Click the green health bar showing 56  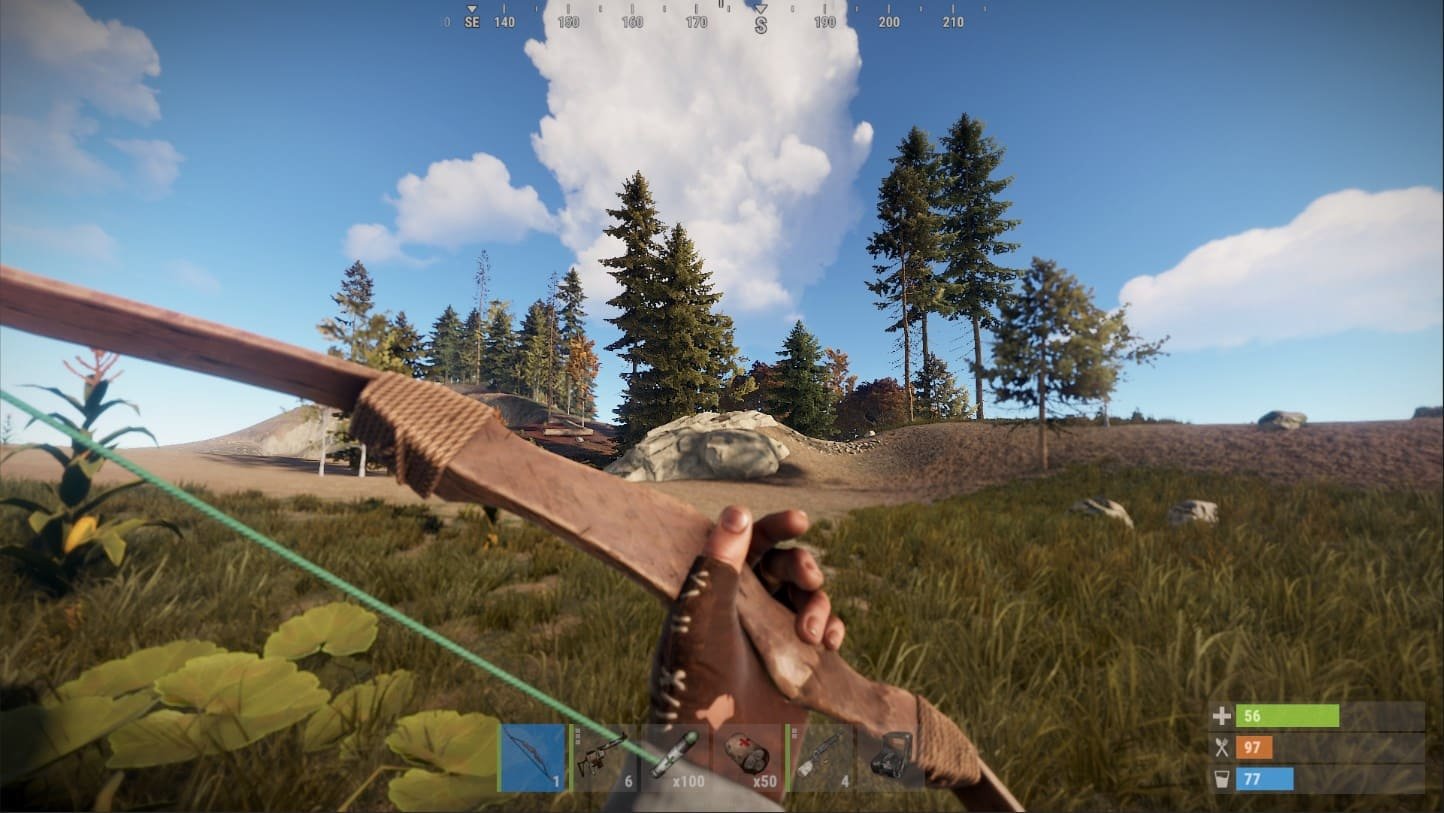click(x=1290, y=716)
